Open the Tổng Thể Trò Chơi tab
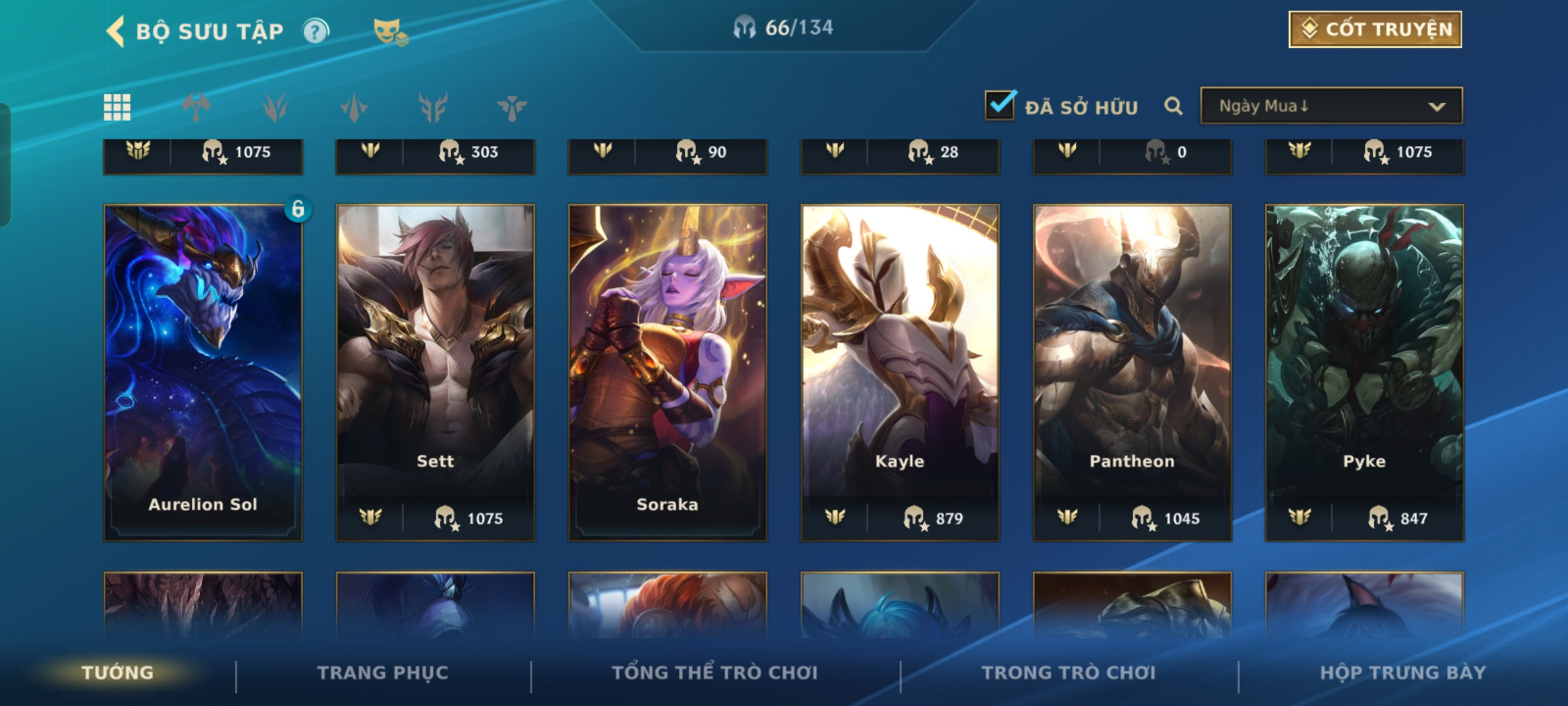Image resolution: width=1568 pixels, height=706 pixels. [715, 673]
